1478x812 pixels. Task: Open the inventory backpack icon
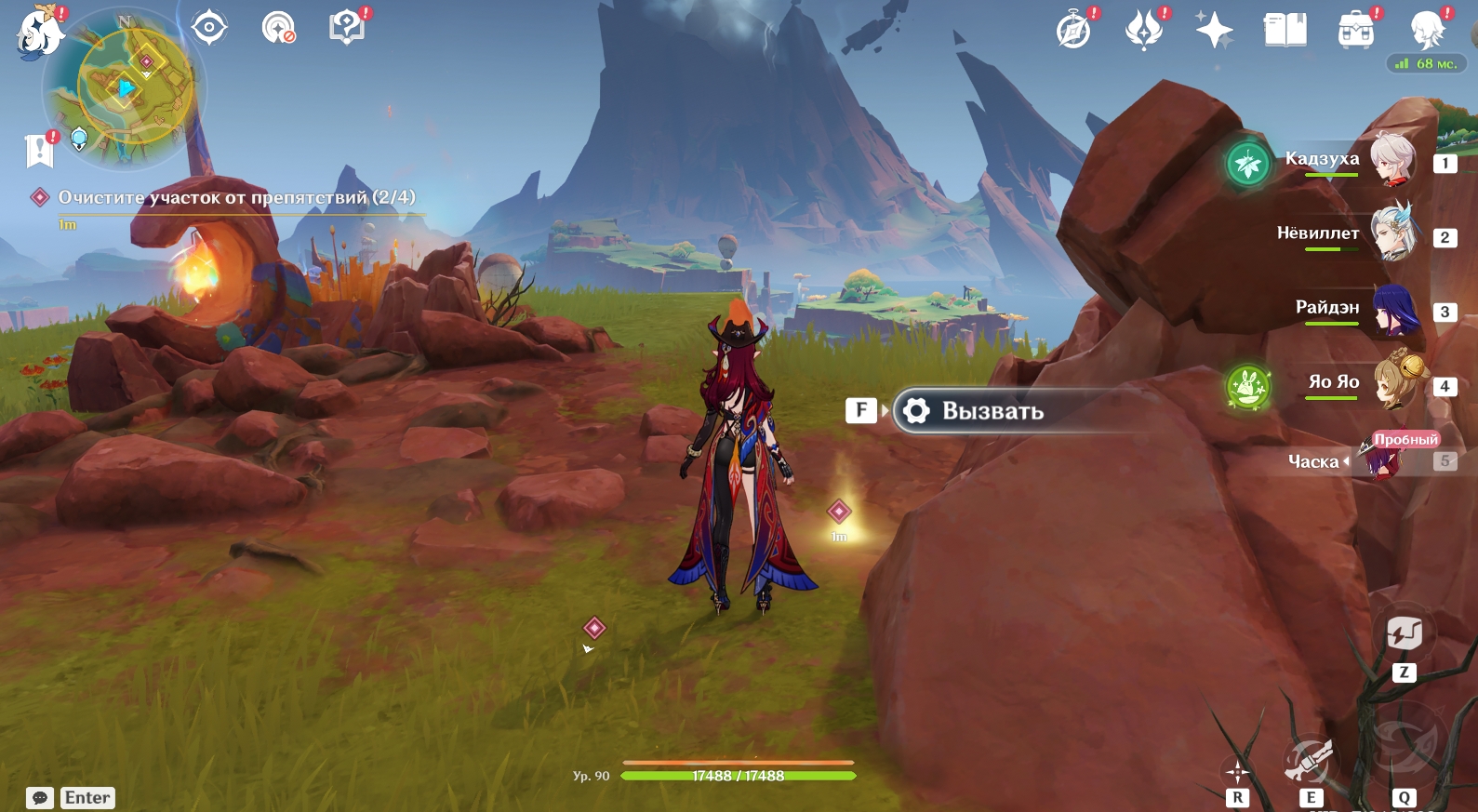[1355, 30]
